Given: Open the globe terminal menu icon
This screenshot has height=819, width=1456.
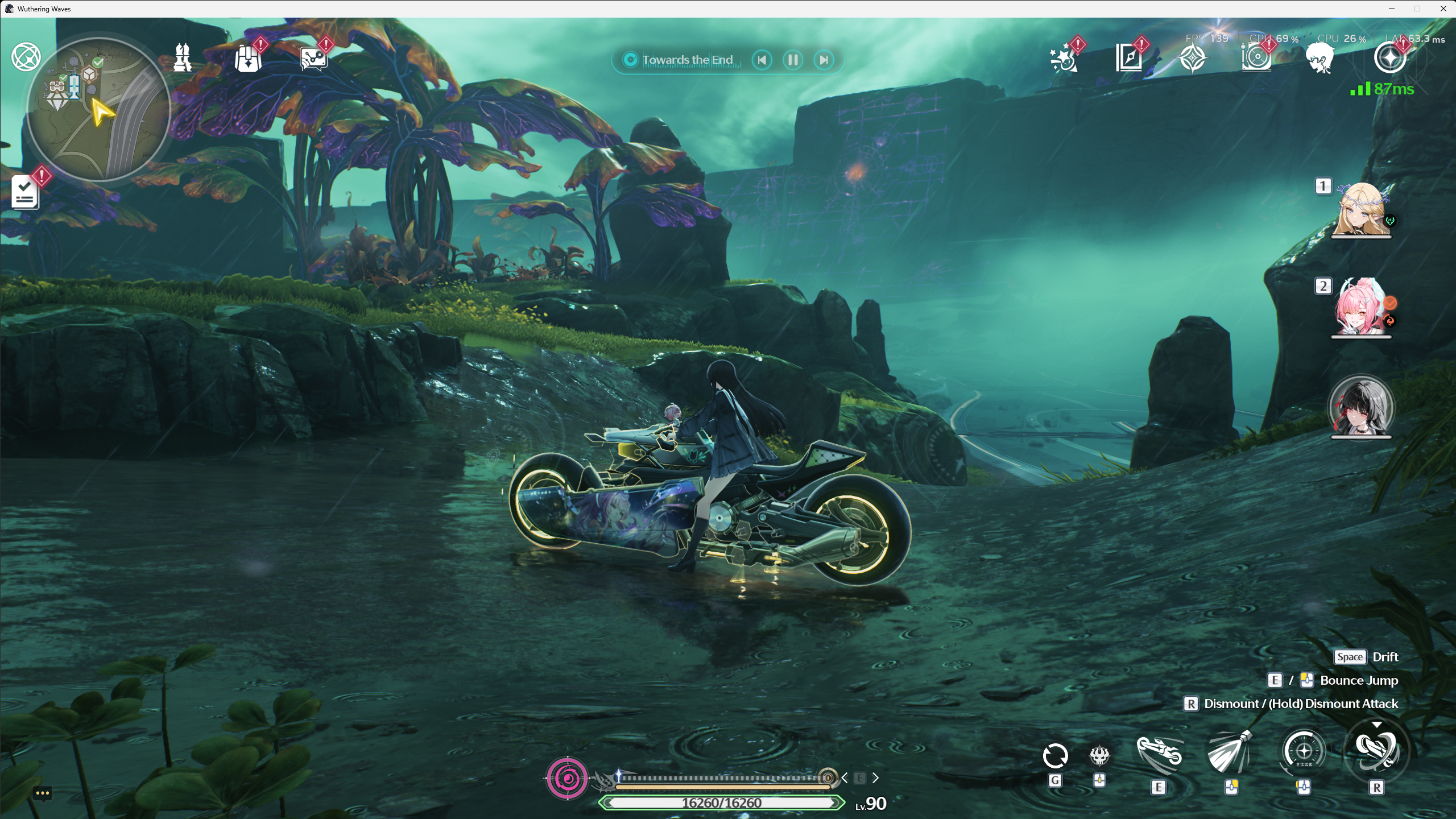Looking at the screenshot, I should pos(26,57).
